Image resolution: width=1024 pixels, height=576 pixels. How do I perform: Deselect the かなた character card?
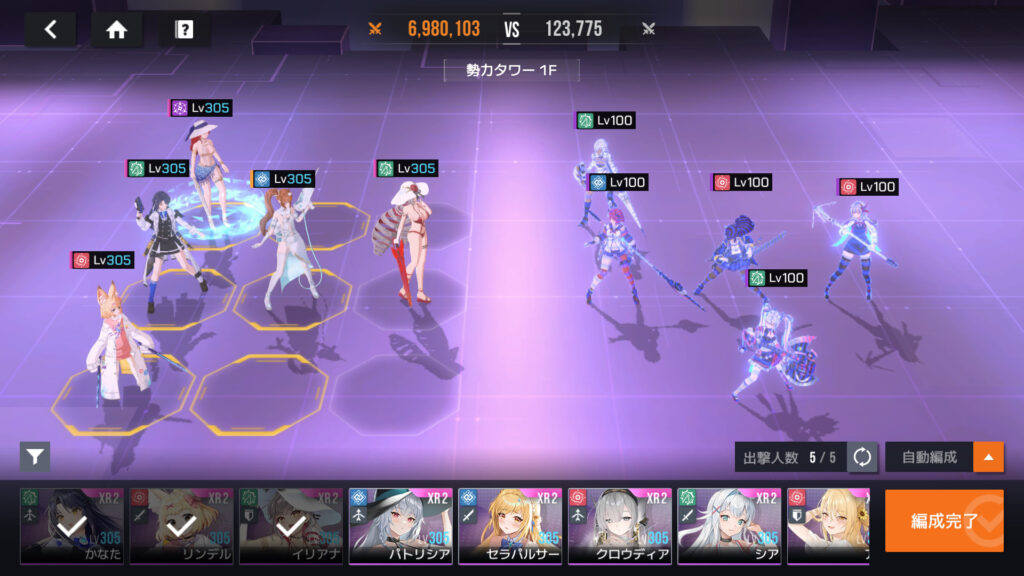(x=72, y=526)
